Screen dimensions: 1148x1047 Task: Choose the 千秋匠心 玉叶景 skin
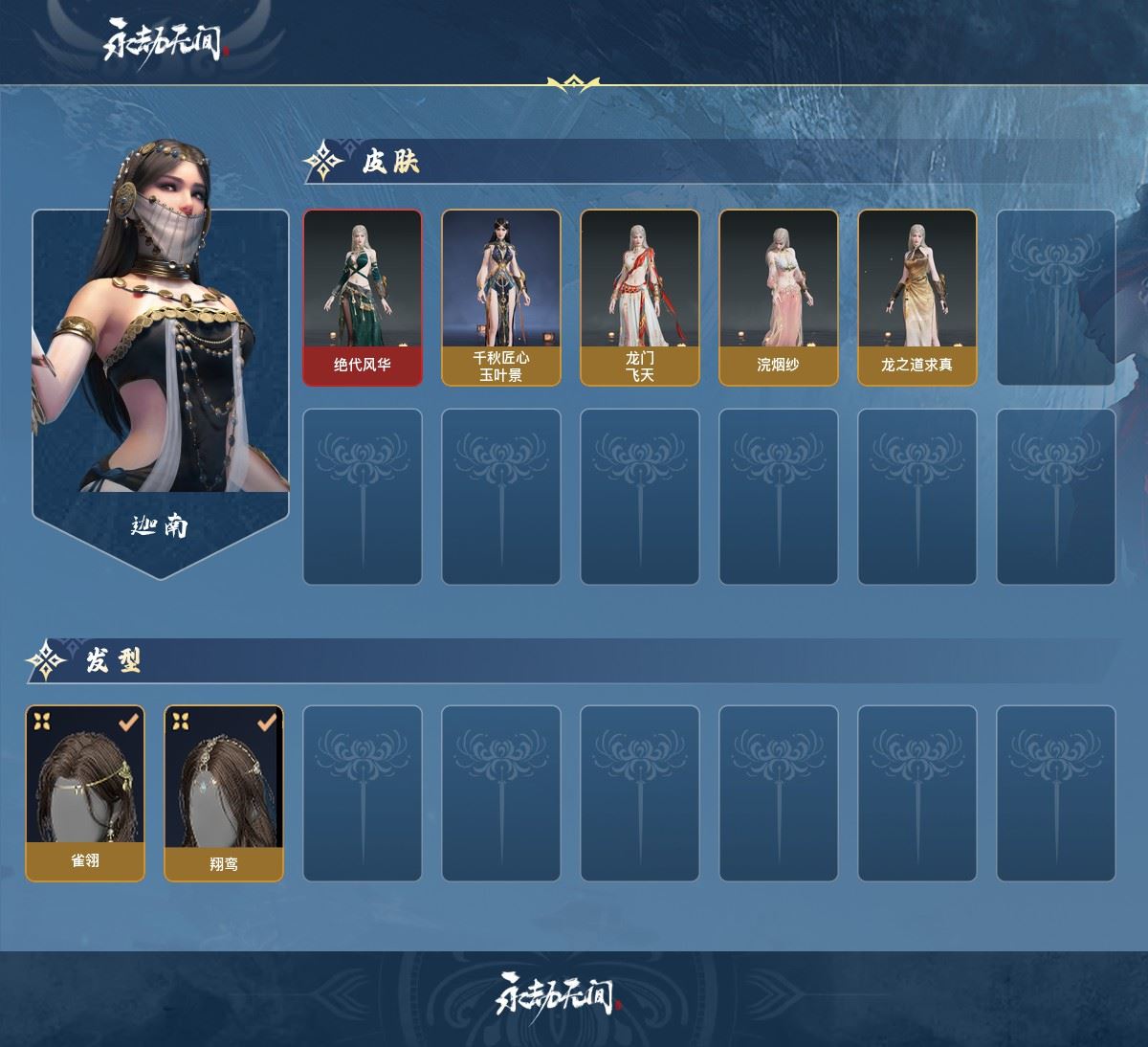tap(500, 298)
